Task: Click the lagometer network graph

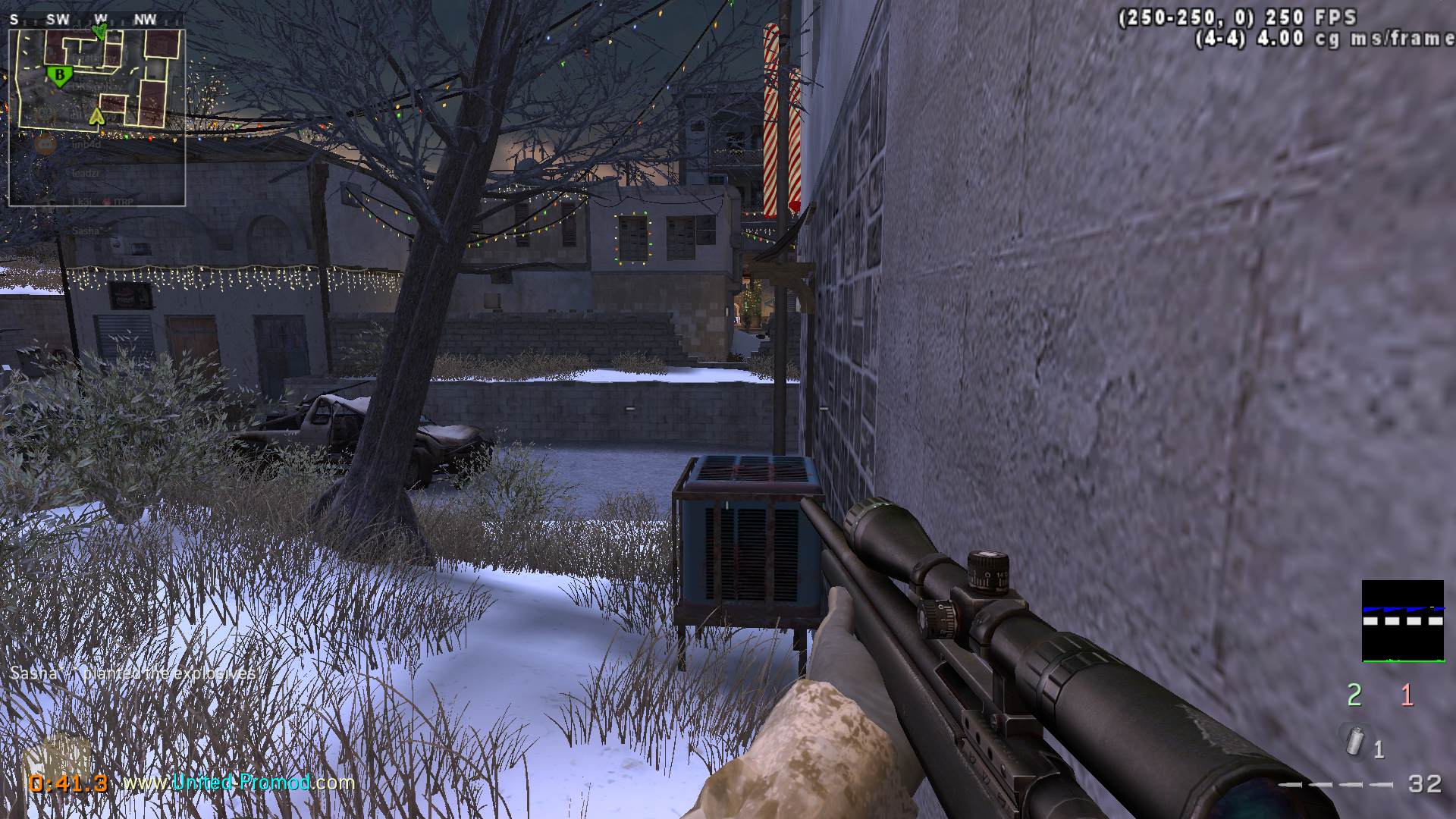Action: pyautogui.click(x=1402, y=621)
